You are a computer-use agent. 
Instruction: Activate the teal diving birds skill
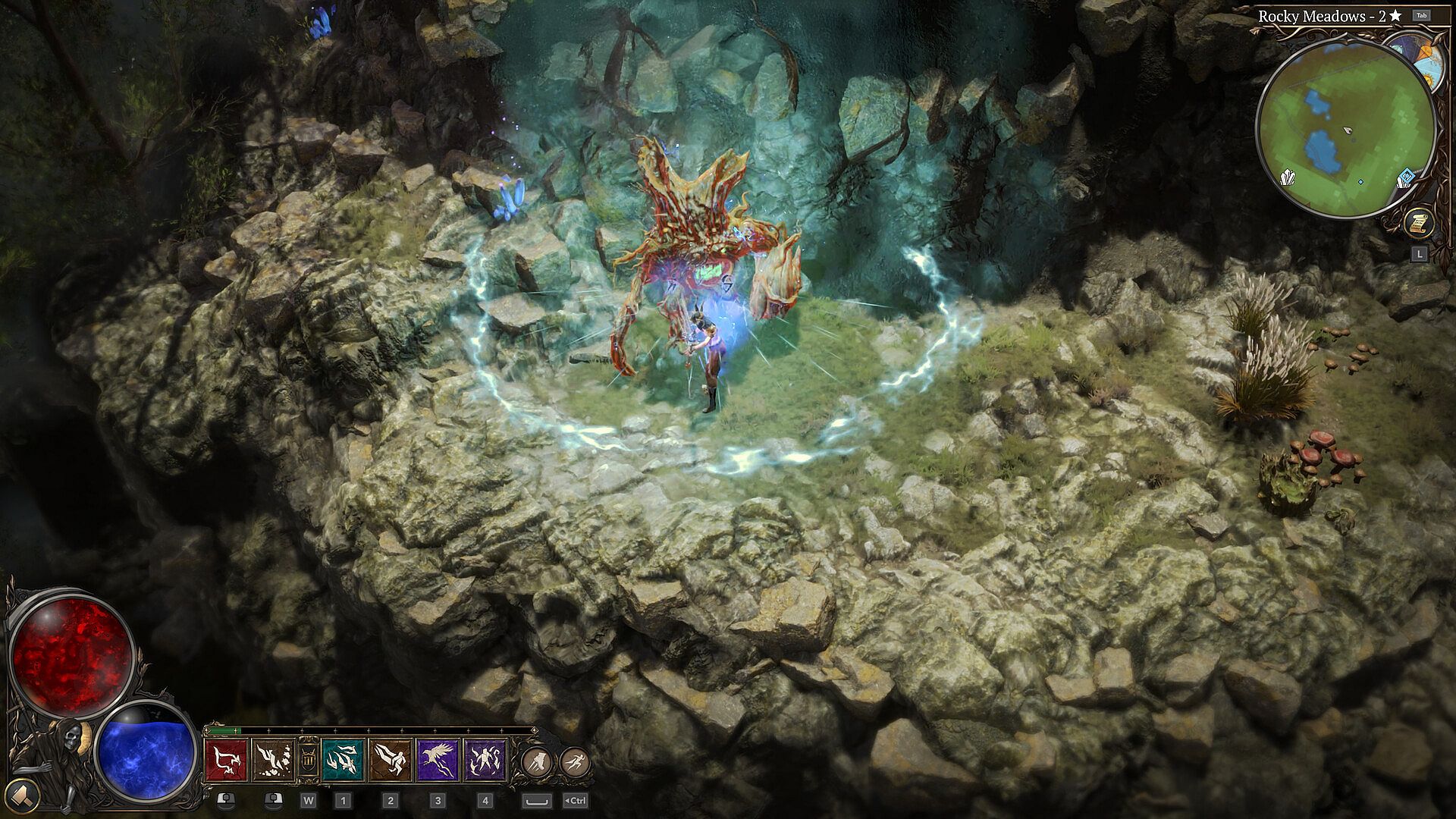tap(343, 760)
